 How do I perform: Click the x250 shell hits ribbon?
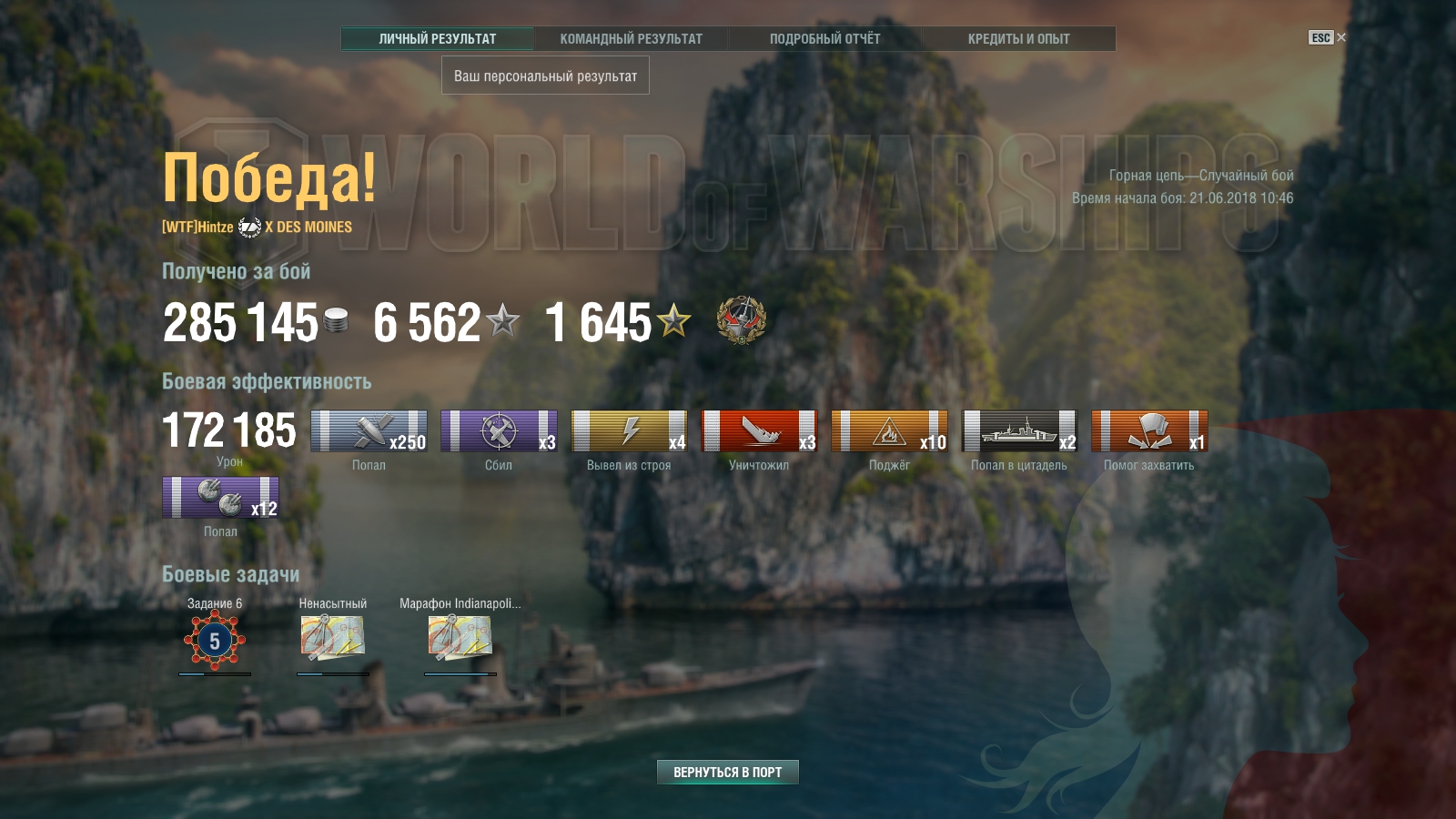pos(369,430)
